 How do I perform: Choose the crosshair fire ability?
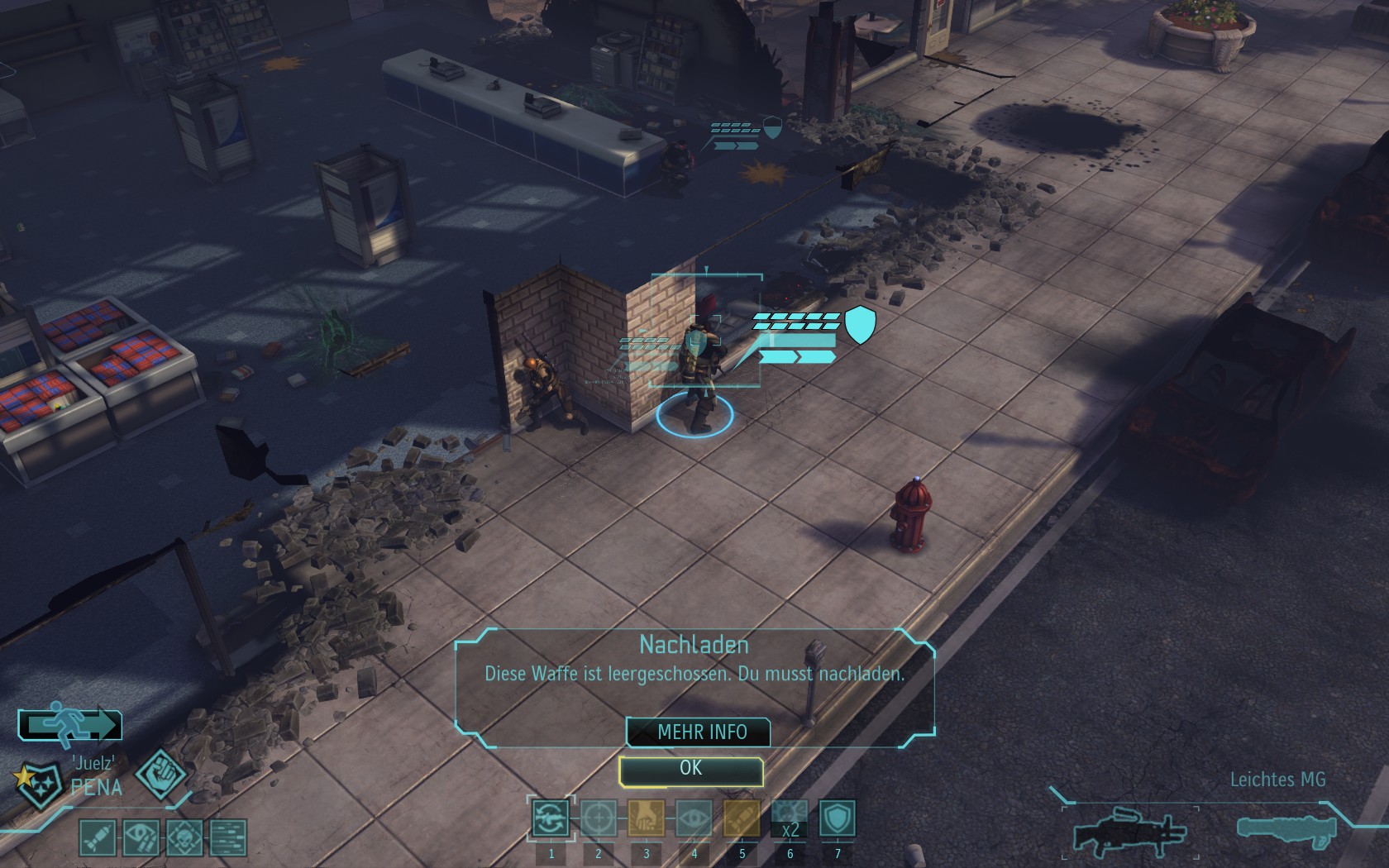(x=598, y=818)
